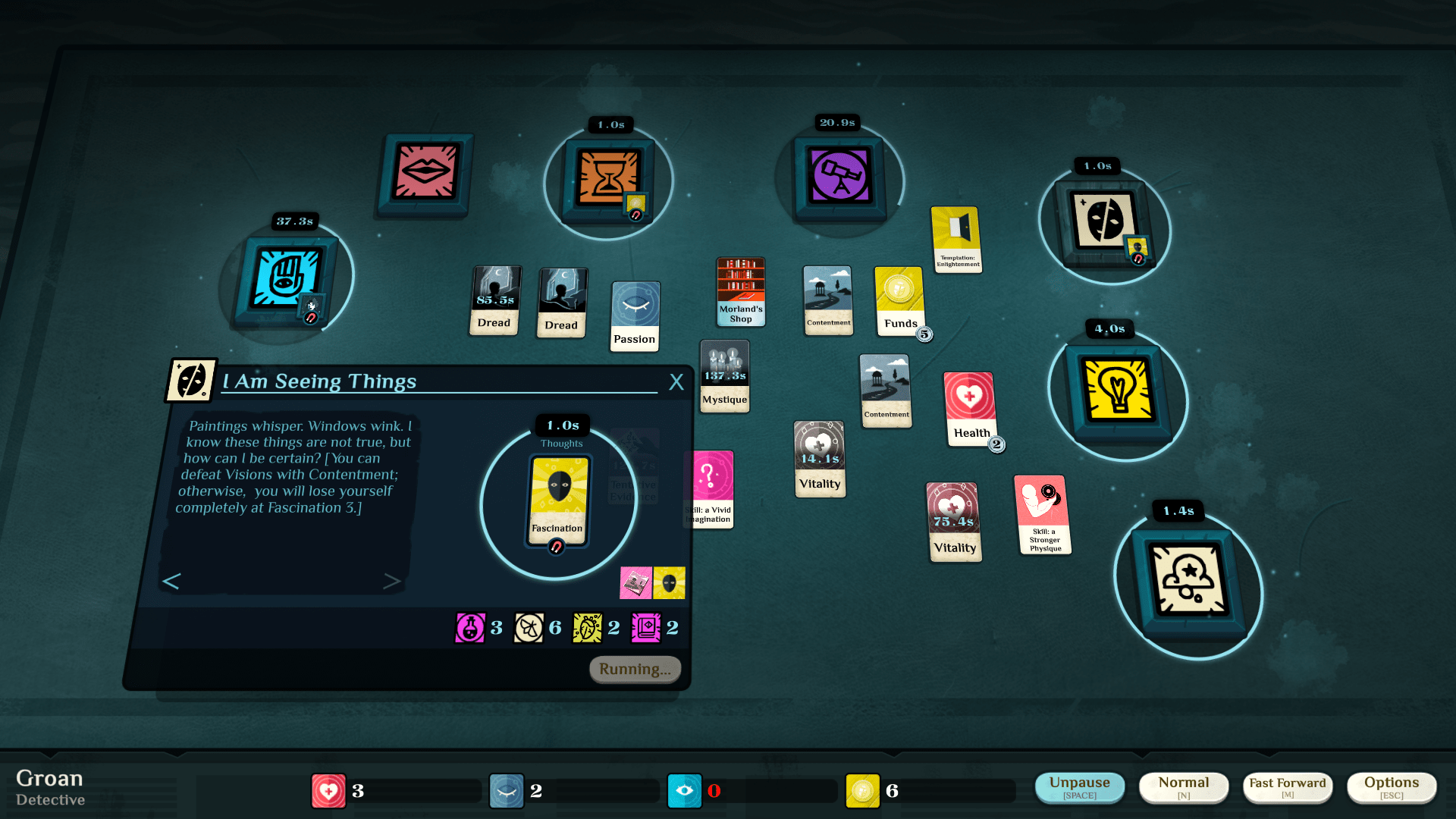
Task: Close the I Am Seeing Things dialog
Action: (676, 382)
